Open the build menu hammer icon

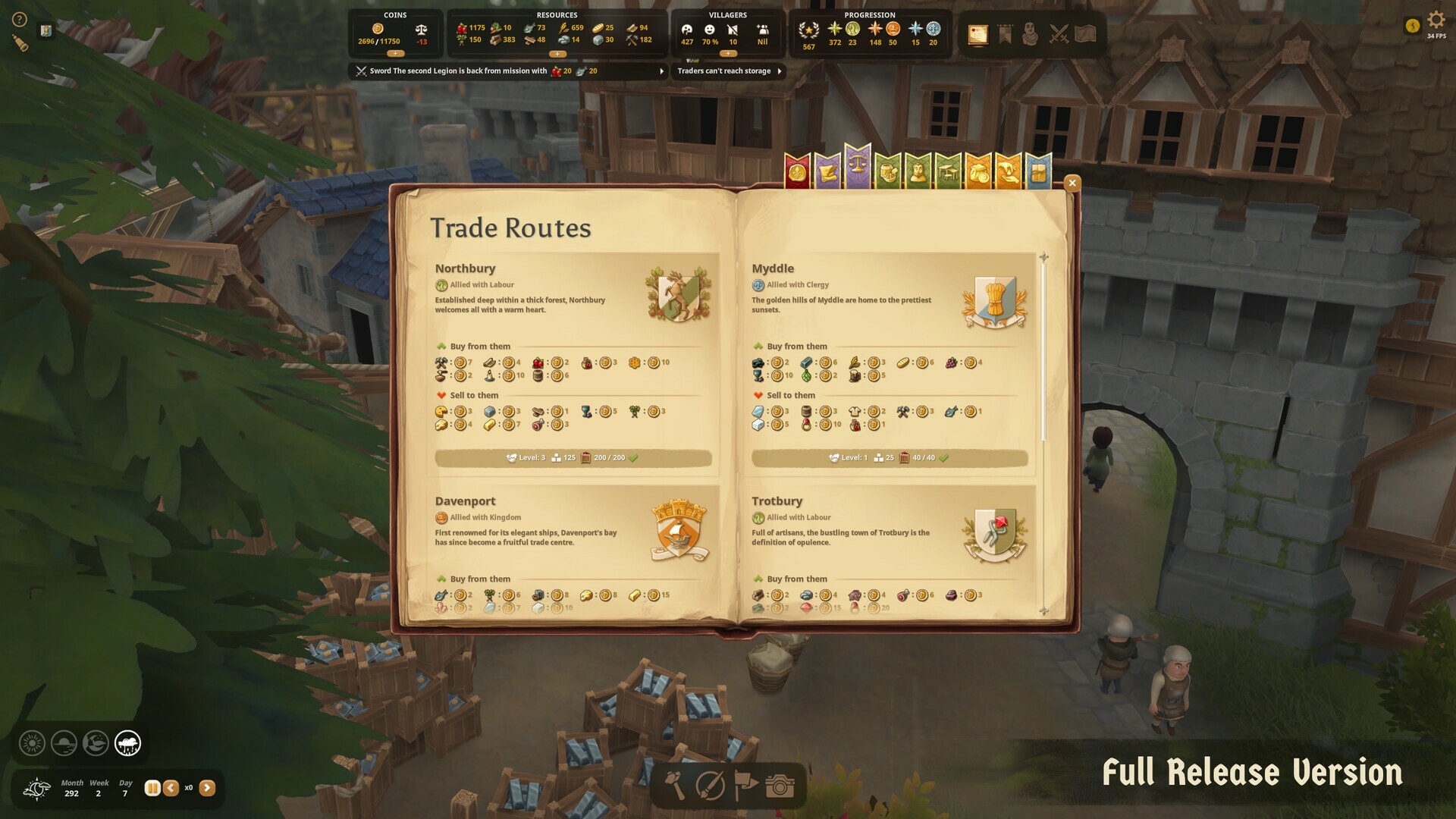675,786
